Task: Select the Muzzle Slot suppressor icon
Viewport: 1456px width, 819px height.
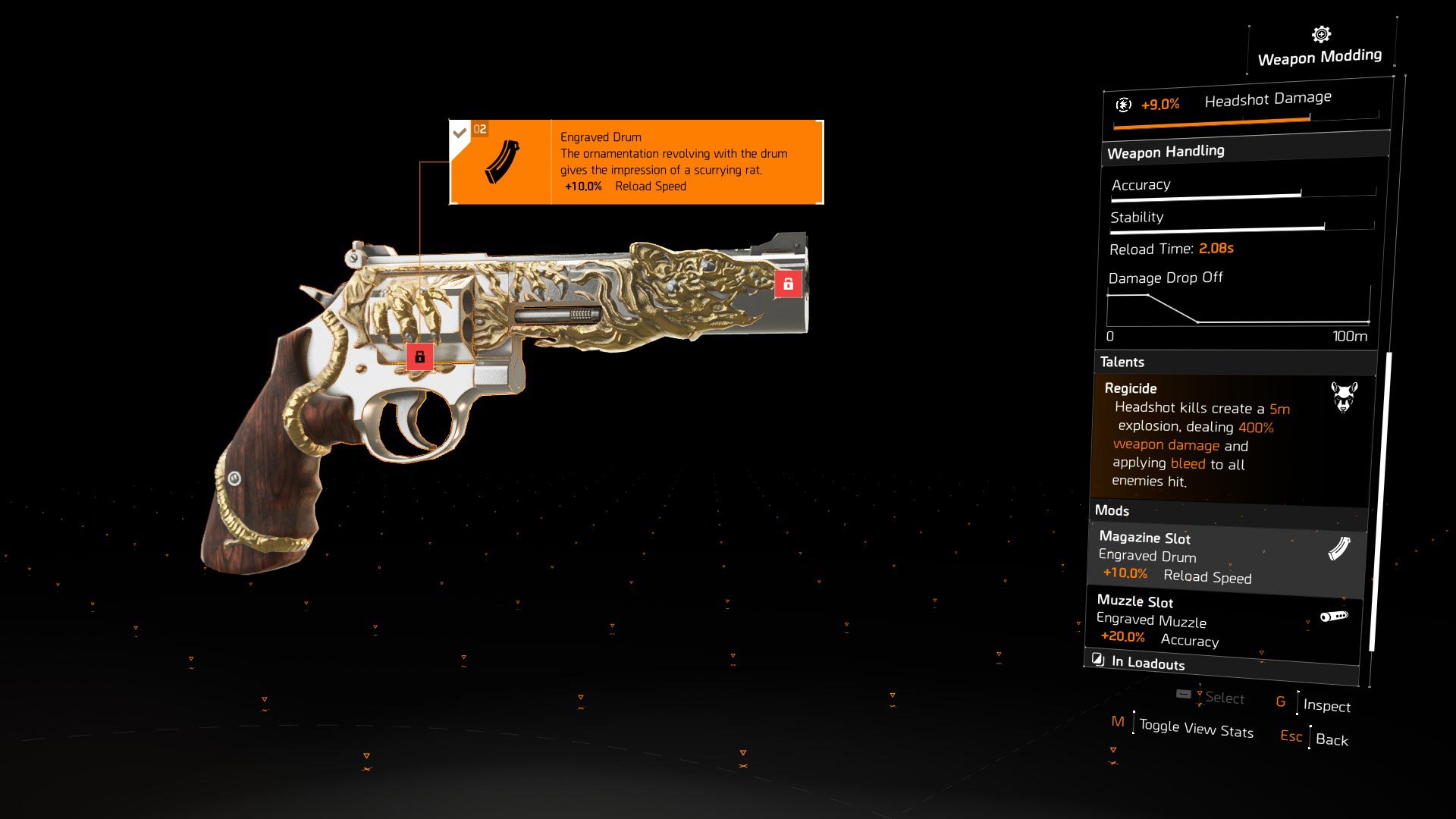Action: tap(1335, 617)
